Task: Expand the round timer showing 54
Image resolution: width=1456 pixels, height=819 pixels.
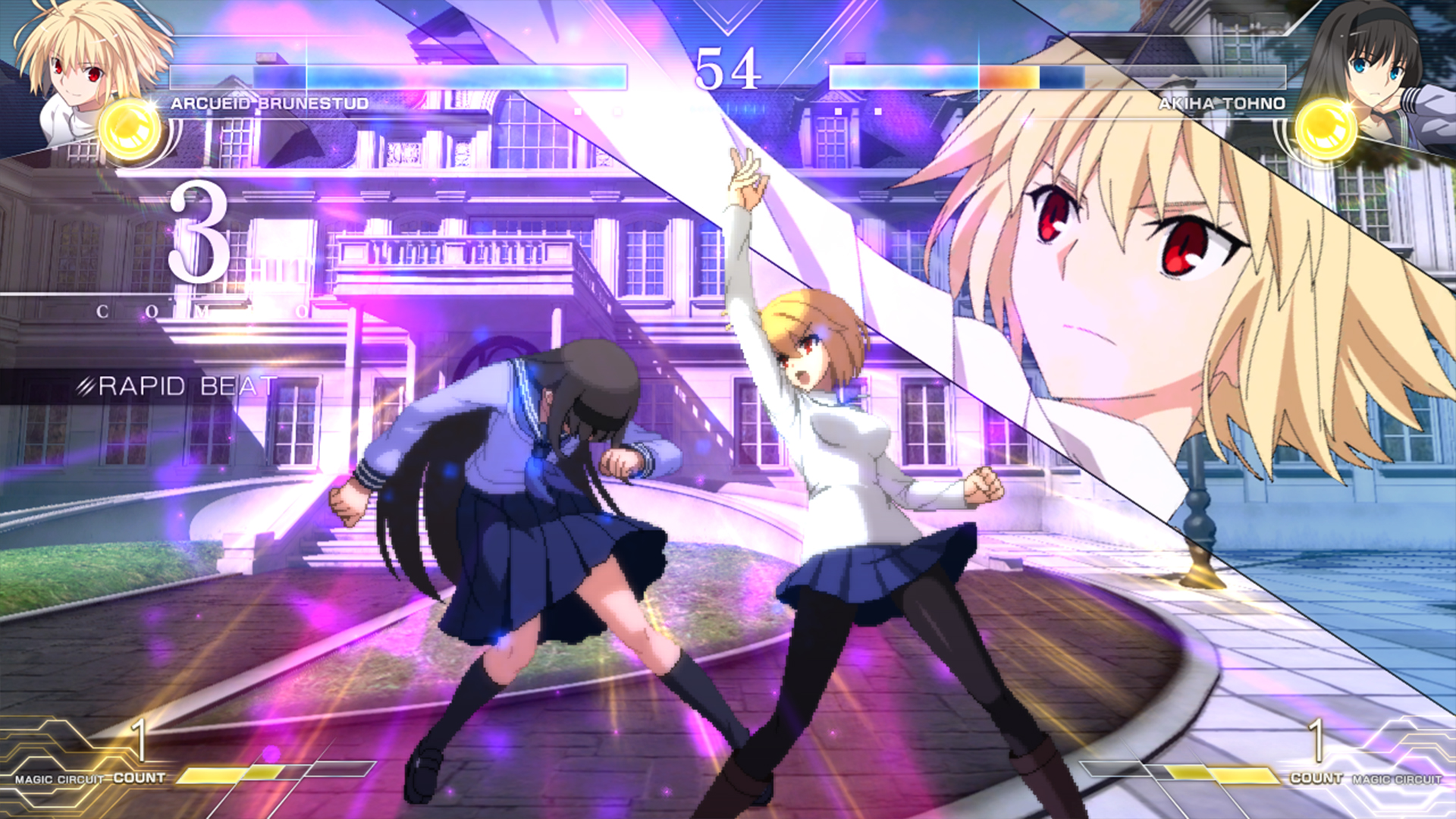Action: 730,68
